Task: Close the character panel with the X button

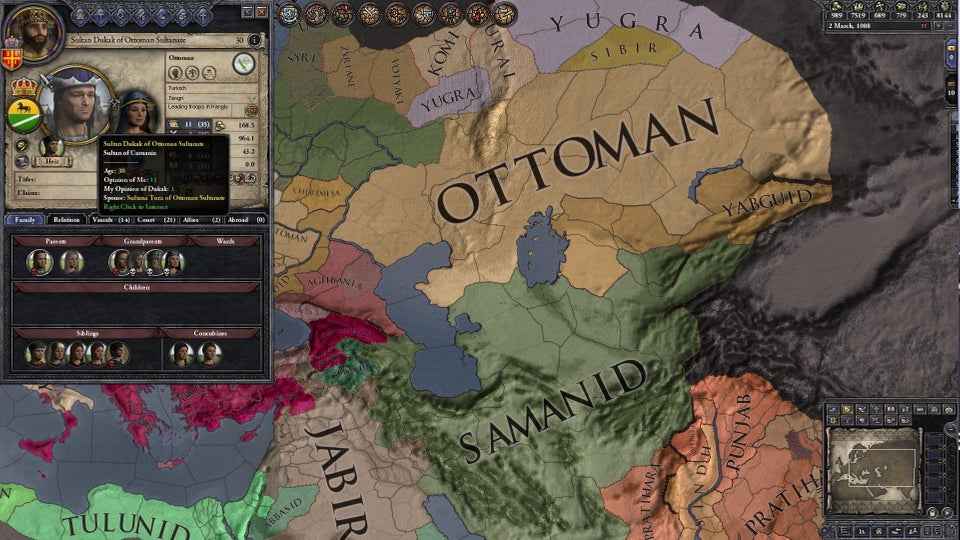Action: 260,12
